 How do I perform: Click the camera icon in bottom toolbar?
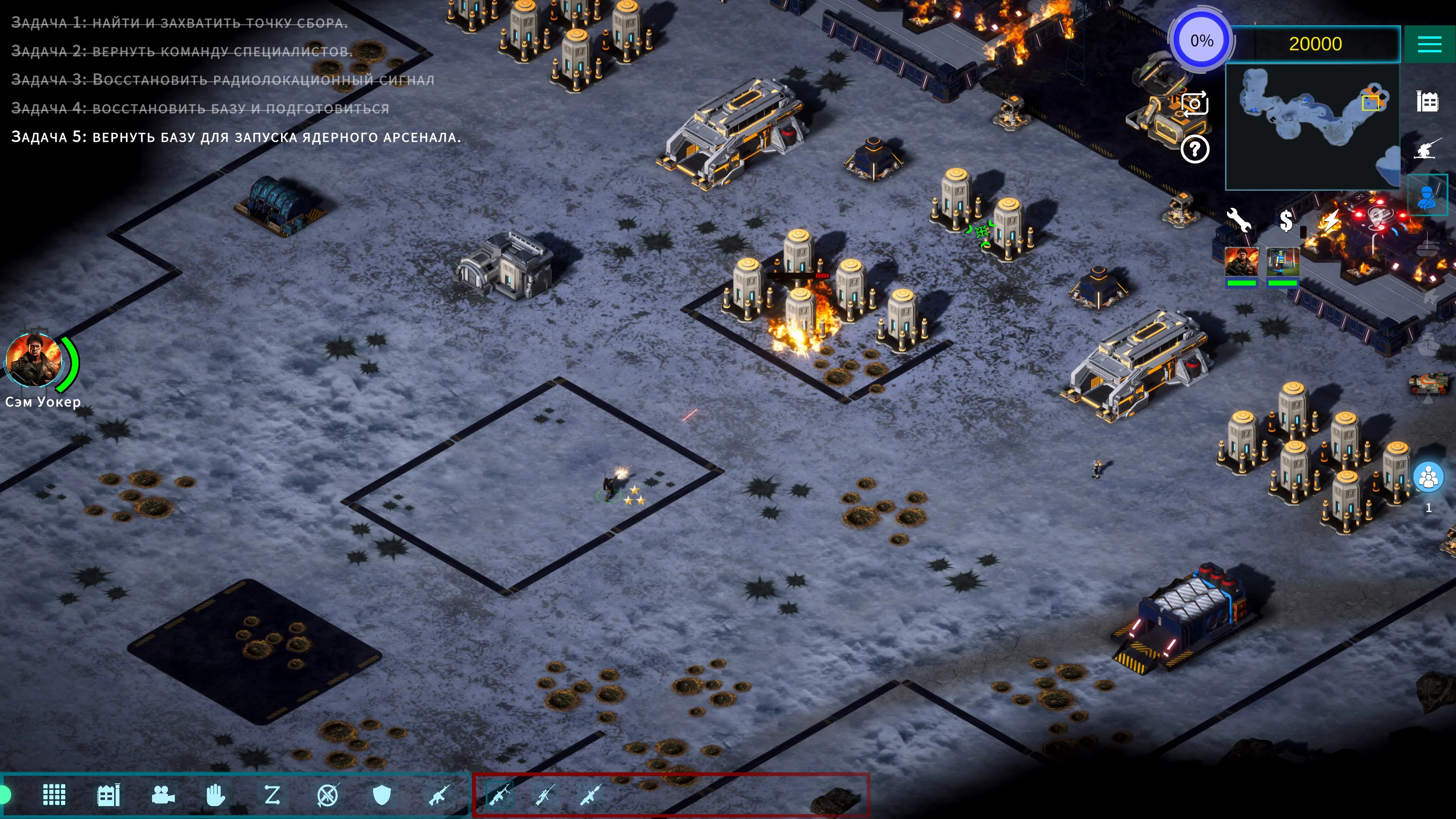163,795
